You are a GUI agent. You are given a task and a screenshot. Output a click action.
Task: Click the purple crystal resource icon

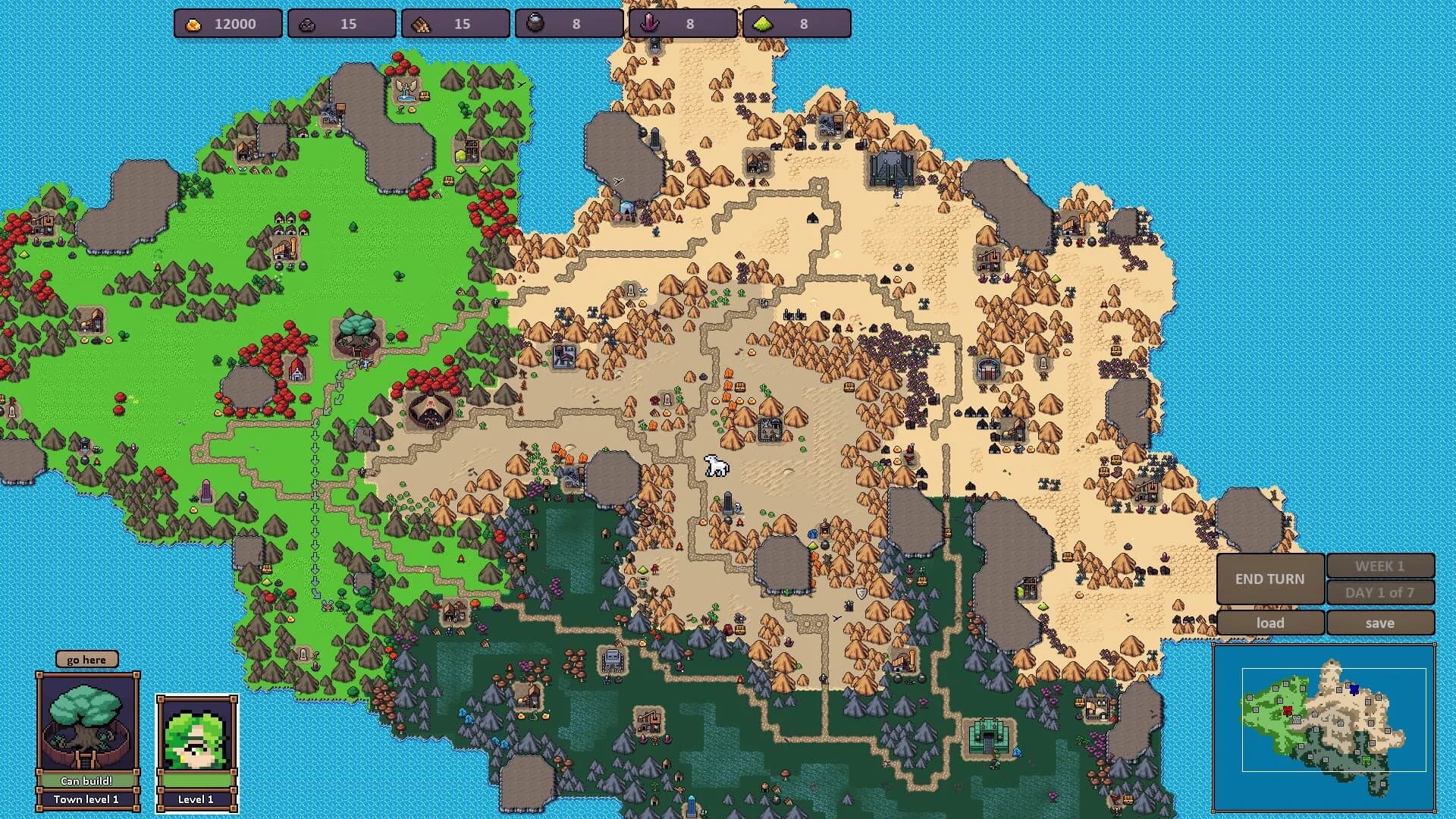point(651,24)
